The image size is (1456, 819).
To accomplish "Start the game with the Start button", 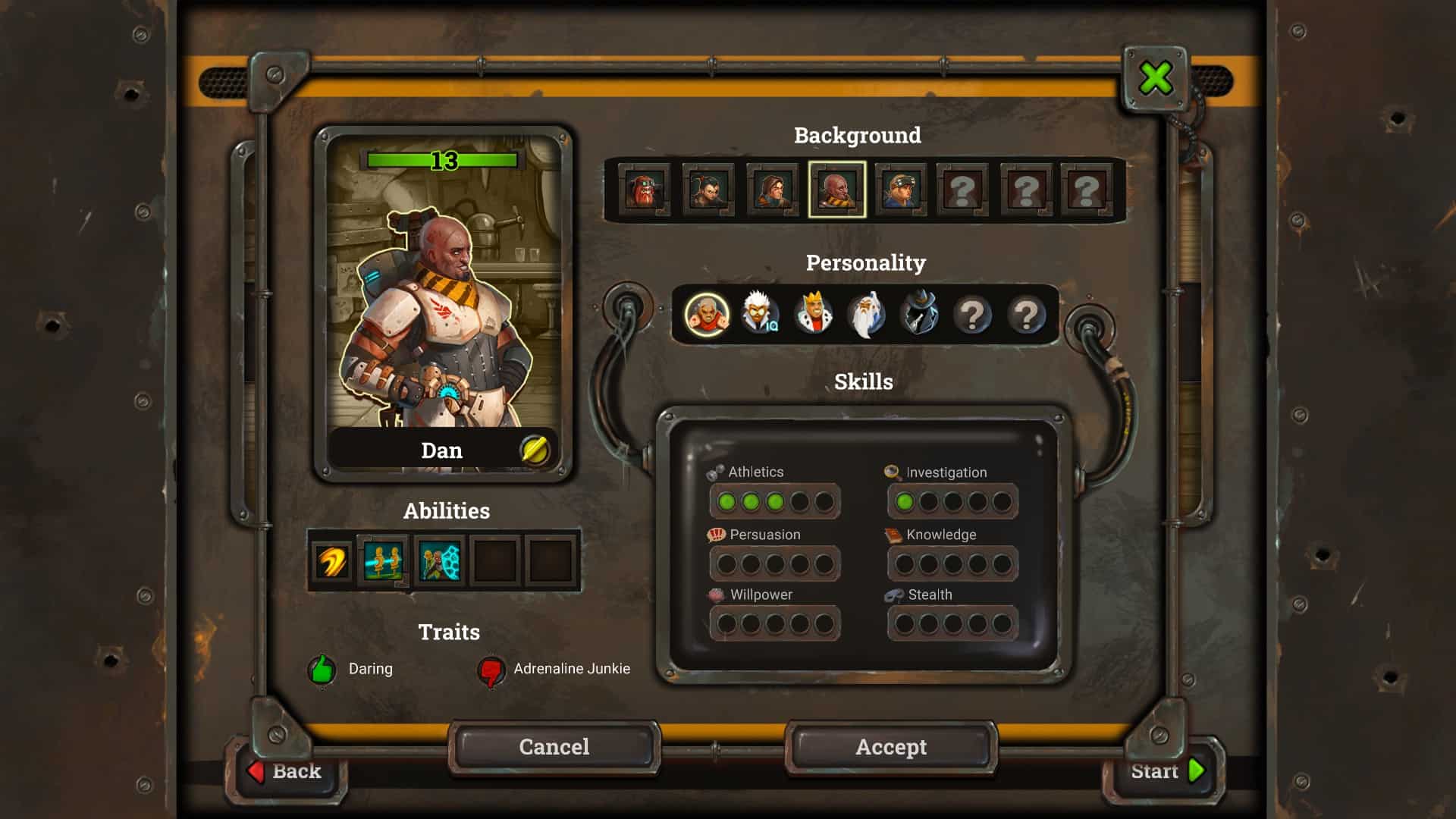I will tap(1166, 771).
